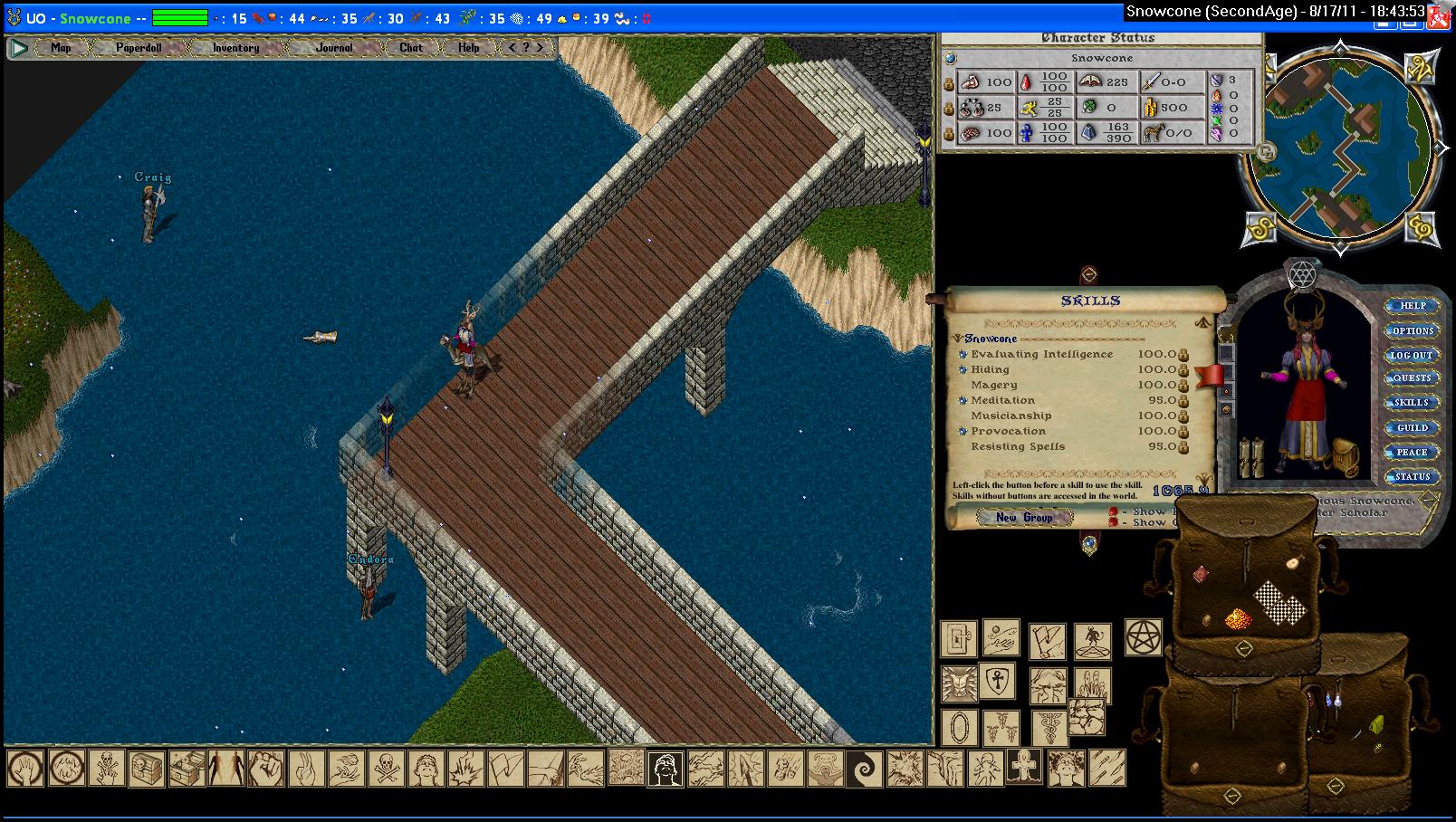This screenshot has width=1456, height=822.
Task: Click the paperdoll OPTIONS button
Action: [1412, 330]
